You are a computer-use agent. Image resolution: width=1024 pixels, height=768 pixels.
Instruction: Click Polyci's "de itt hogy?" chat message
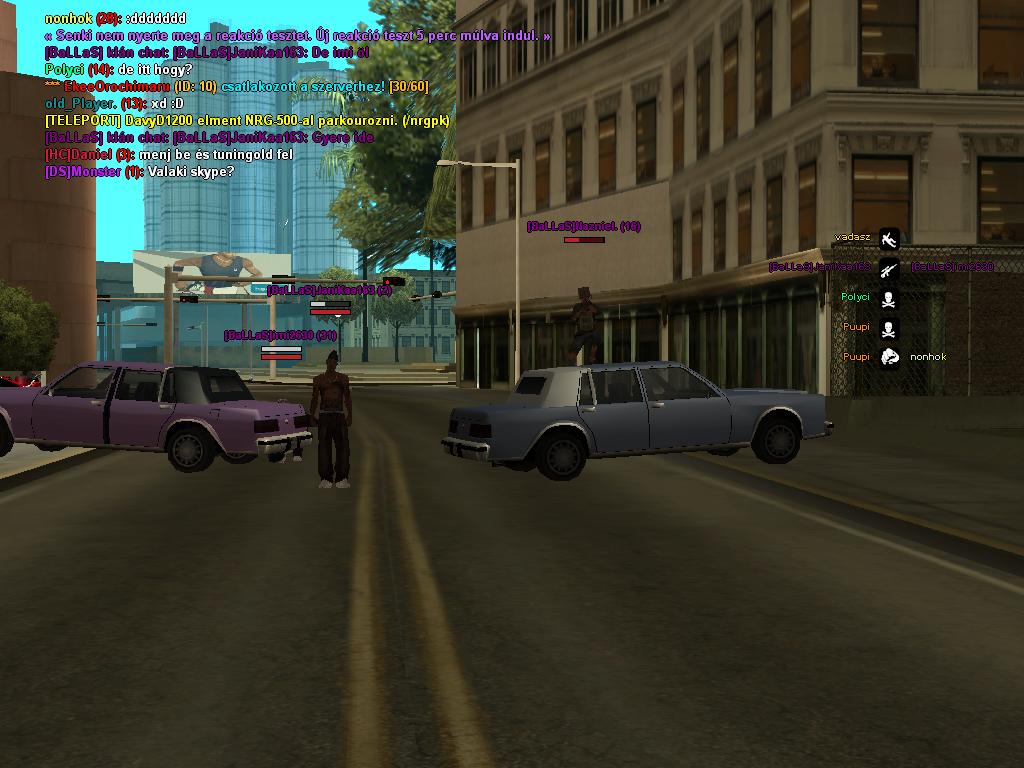click(x=119, y=69)
